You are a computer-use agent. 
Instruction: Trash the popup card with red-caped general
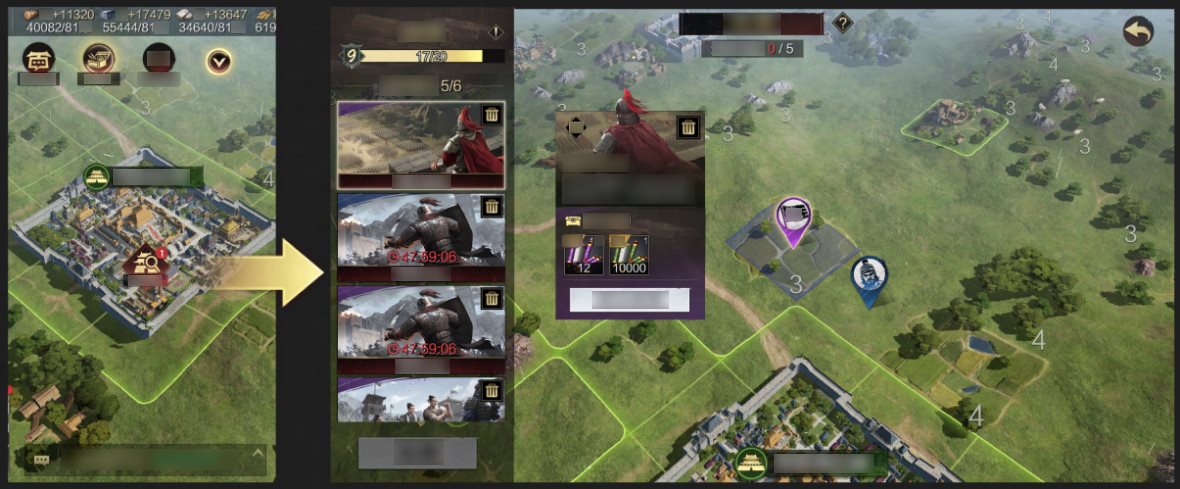pos(687,127)
